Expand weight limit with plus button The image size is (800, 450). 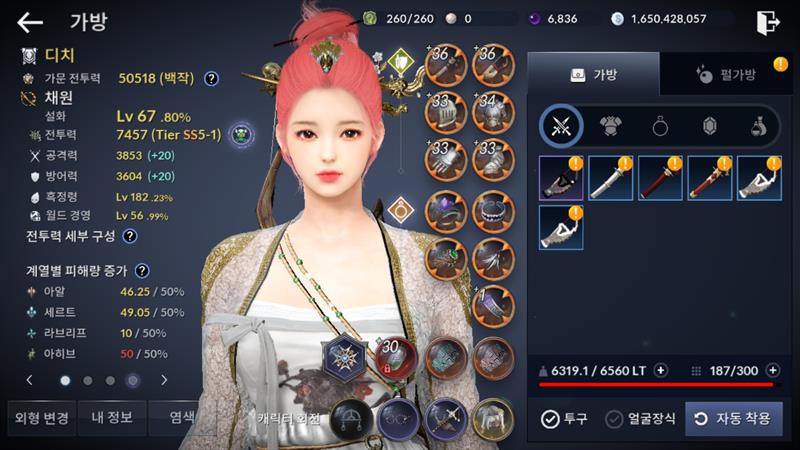(x=660, y=370)
